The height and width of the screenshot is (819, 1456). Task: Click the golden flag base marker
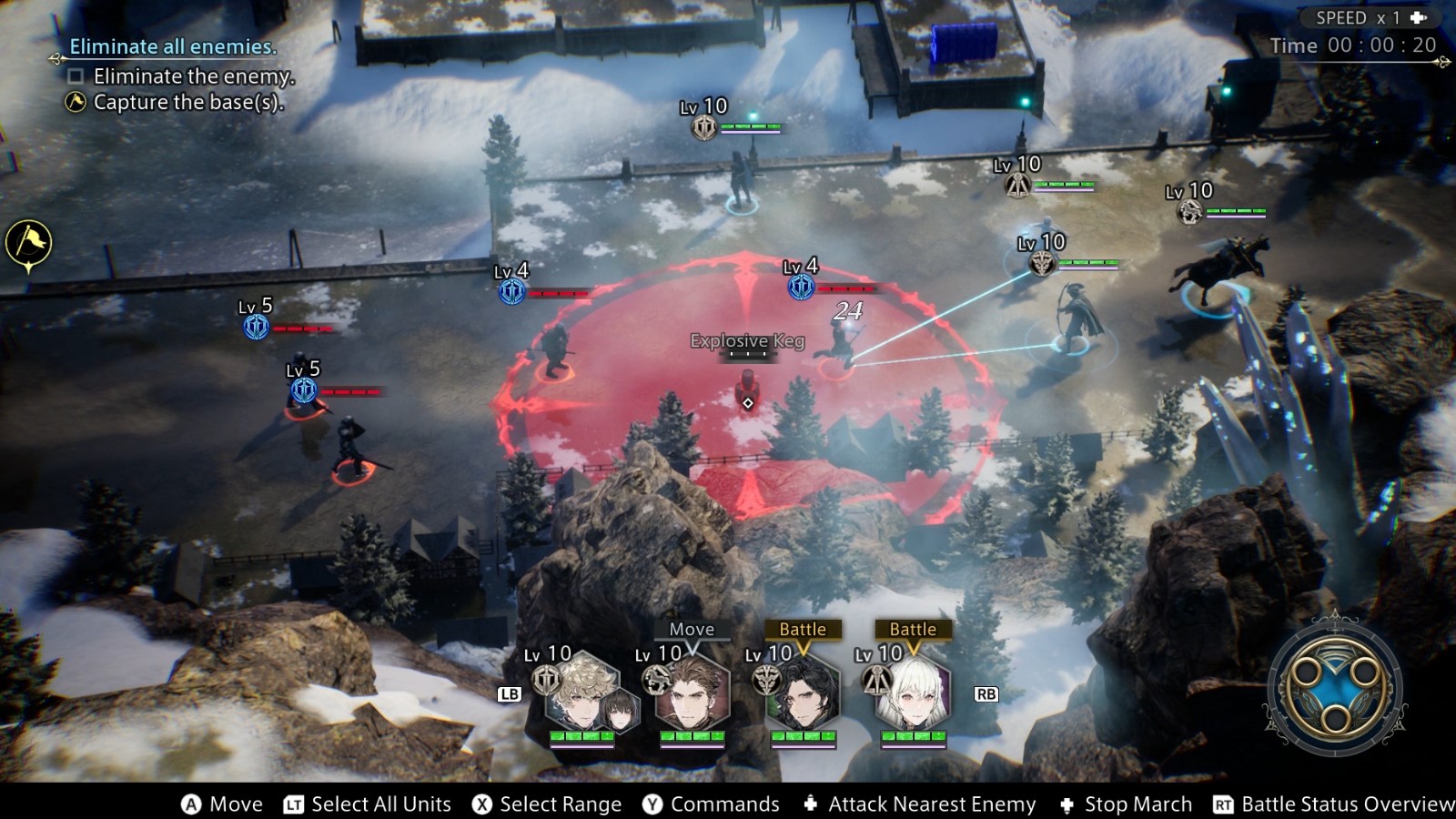(x=28, y=243)
